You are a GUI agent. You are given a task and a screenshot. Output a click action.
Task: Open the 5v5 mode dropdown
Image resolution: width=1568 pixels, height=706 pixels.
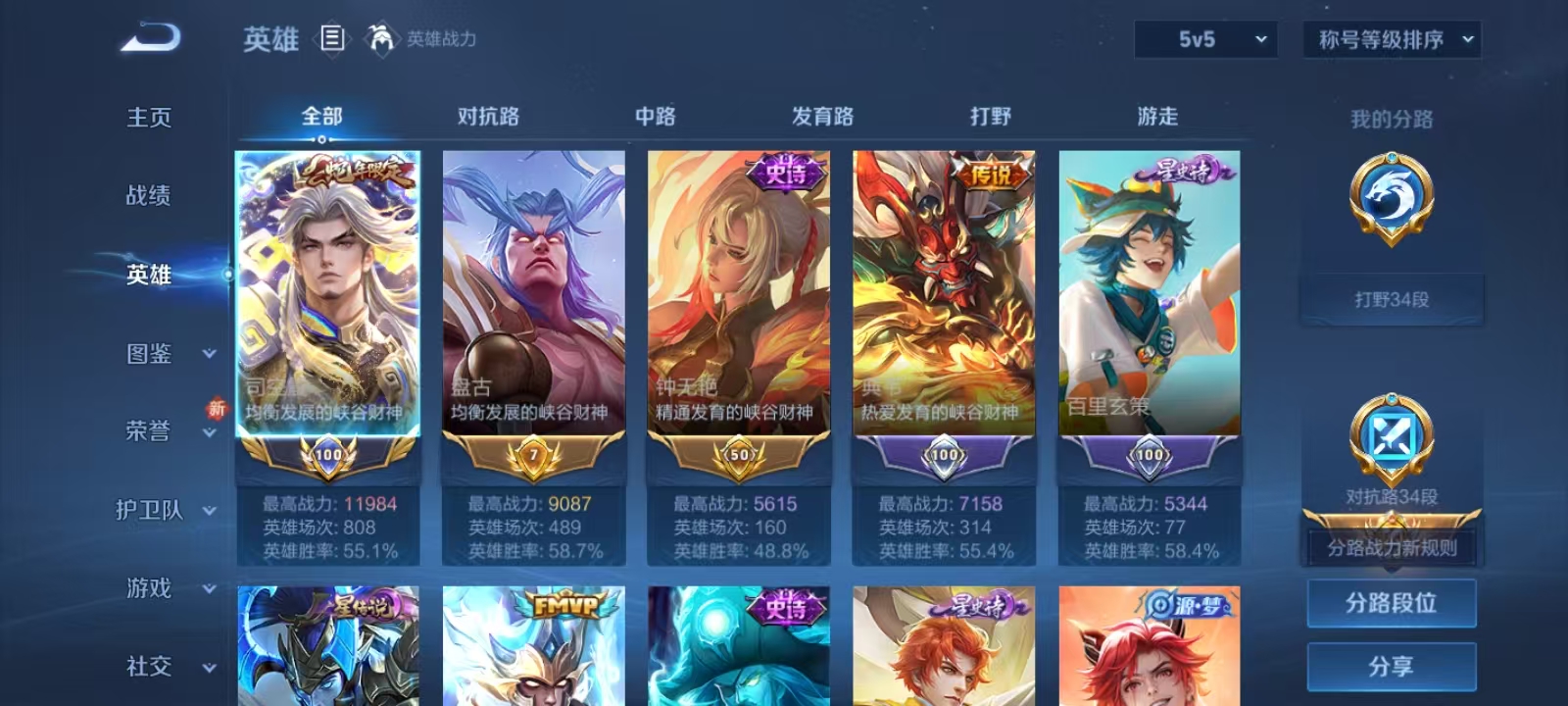pyautogui.click(x=1204, y=41)
